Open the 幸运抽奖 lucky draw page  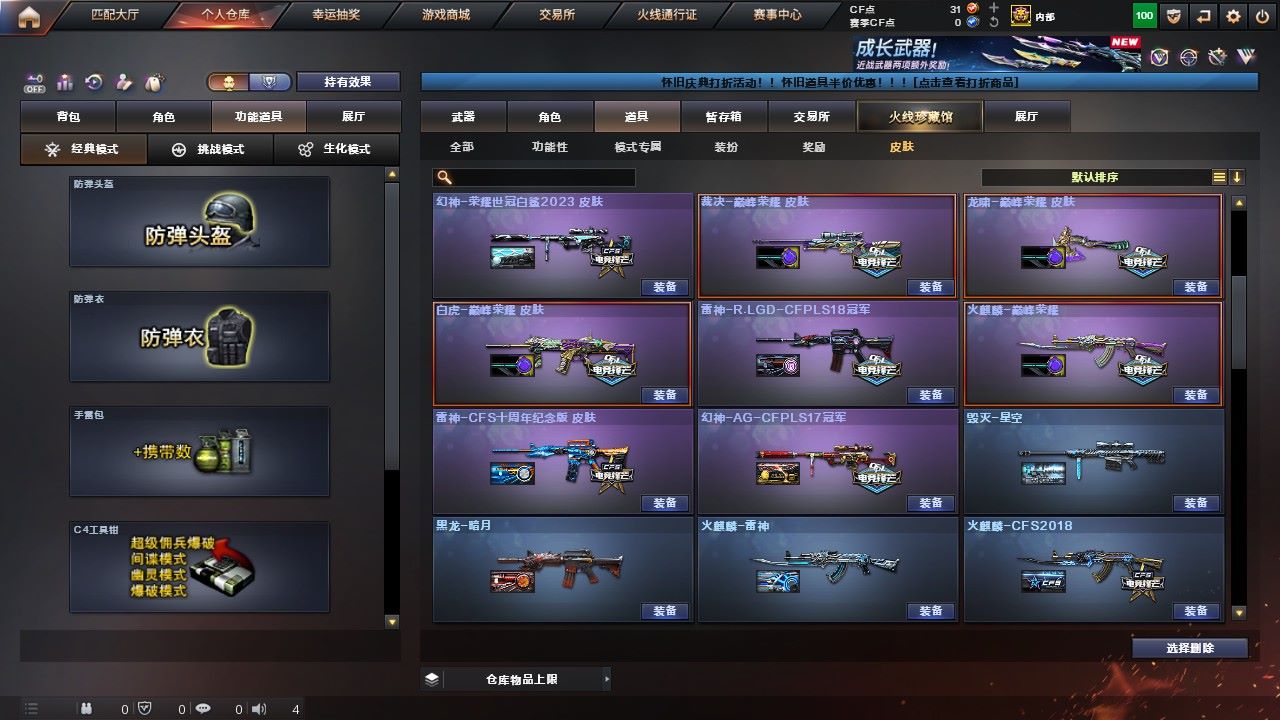pyautogui.click(x=334, y=15)
